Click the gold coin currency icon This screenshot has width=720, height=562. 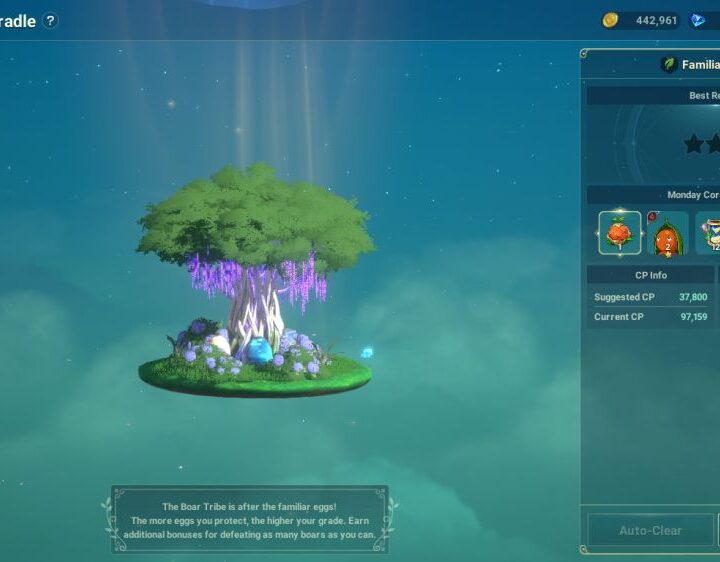click(x=610, y=20)
